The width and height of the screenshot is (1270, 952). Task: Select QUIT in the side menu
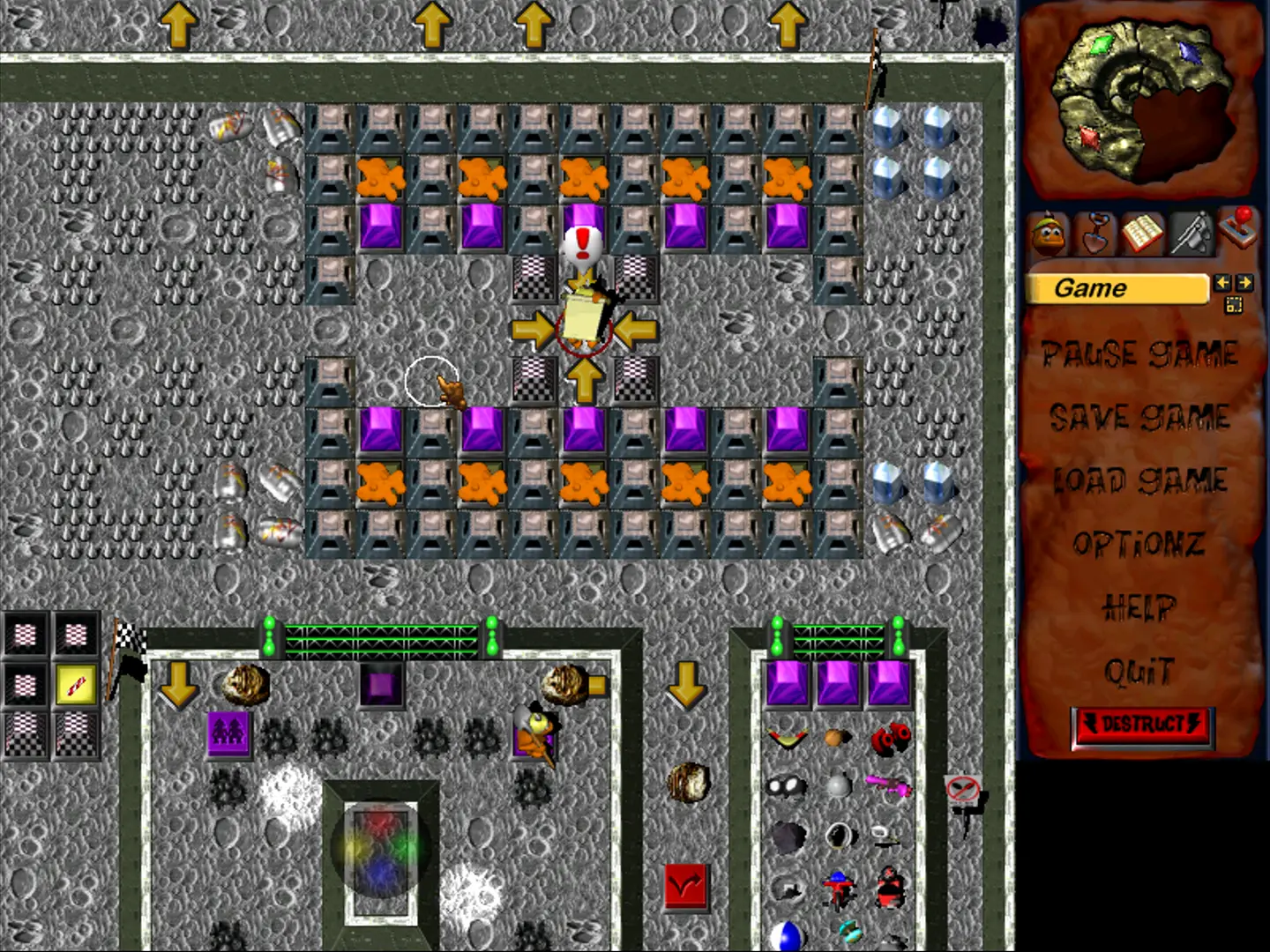point(1139,672)
